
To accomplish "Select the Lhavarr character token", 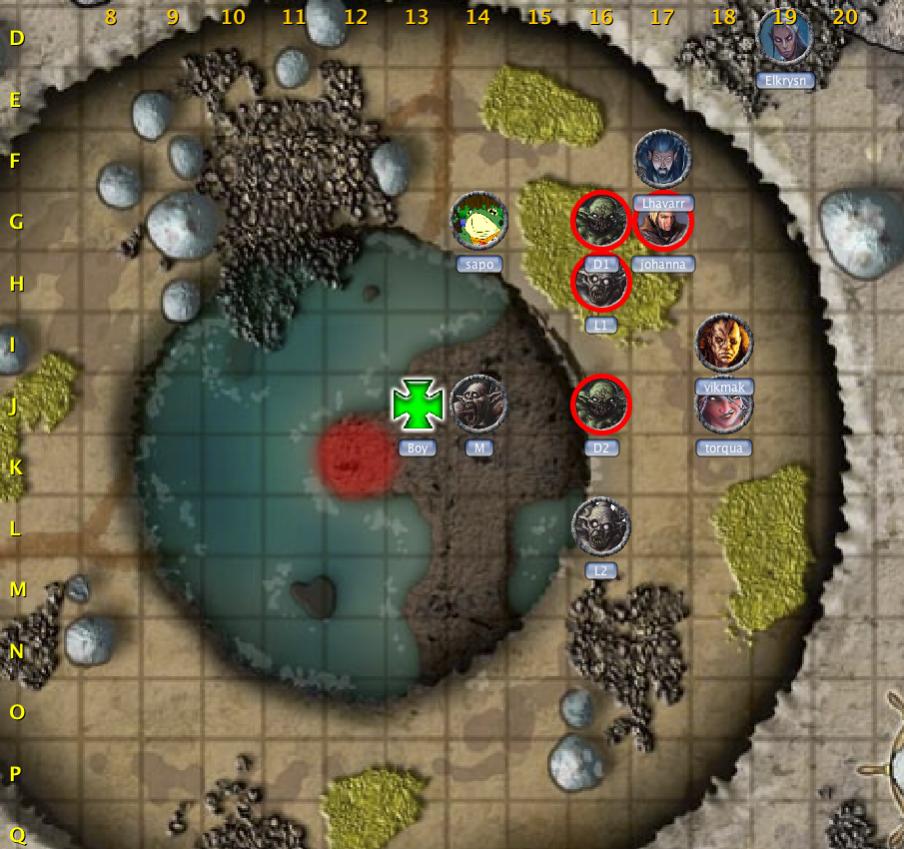I will [x=662, y=158].
